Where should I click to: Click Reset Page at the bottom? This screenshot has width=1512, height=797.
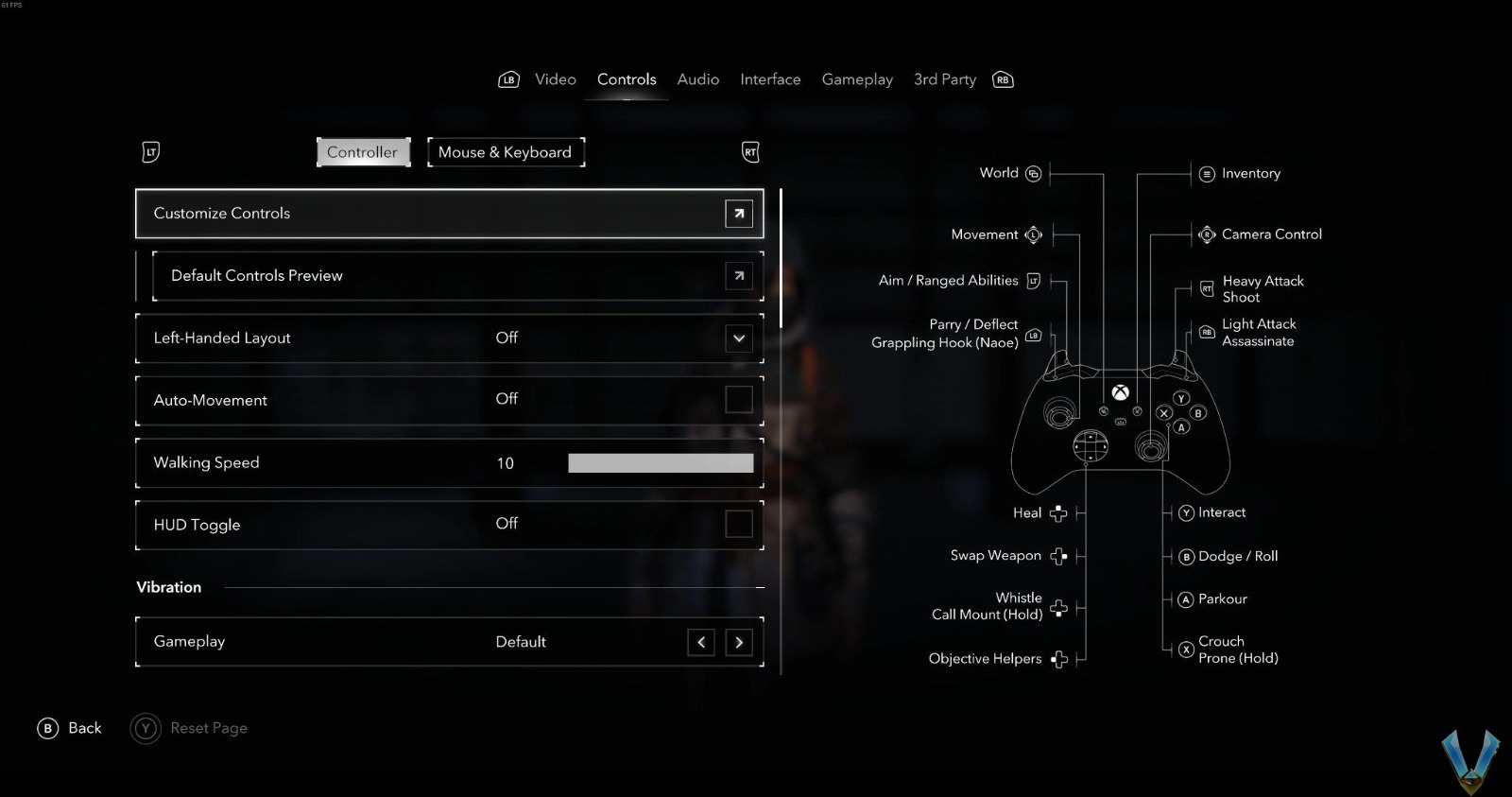208,728
